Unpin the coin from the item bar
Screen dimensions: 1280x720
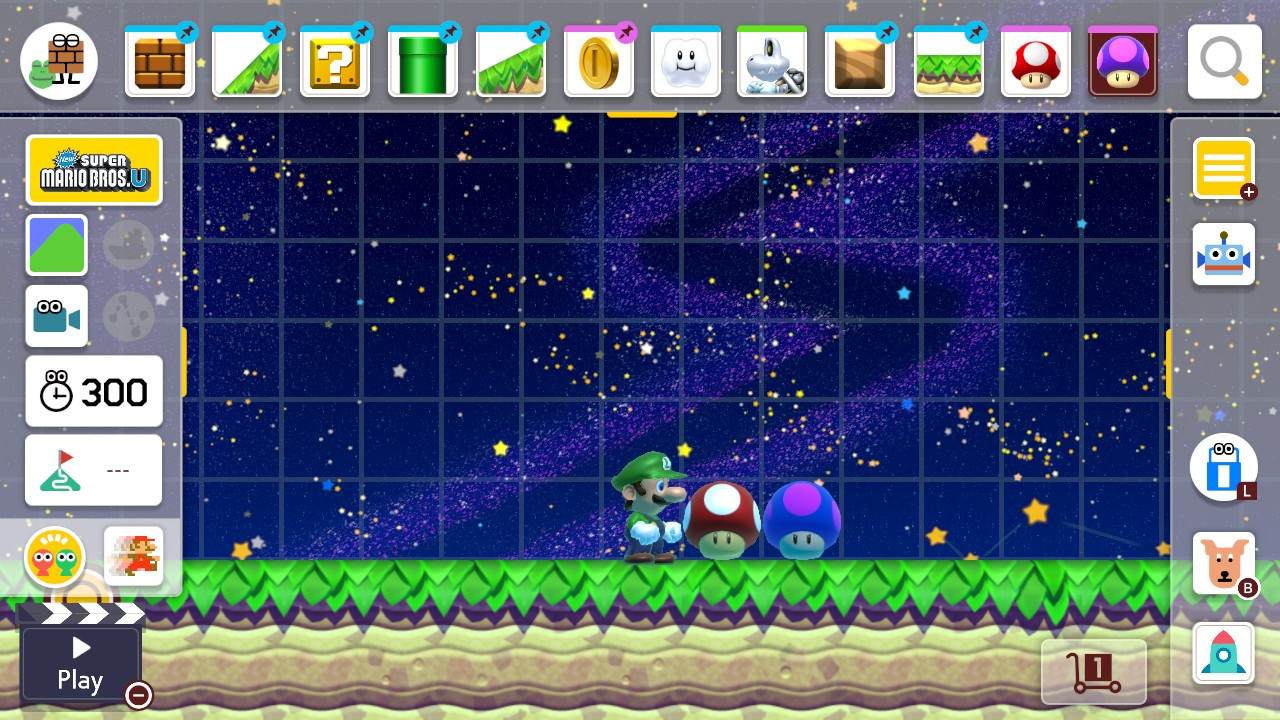pos(626,31)
